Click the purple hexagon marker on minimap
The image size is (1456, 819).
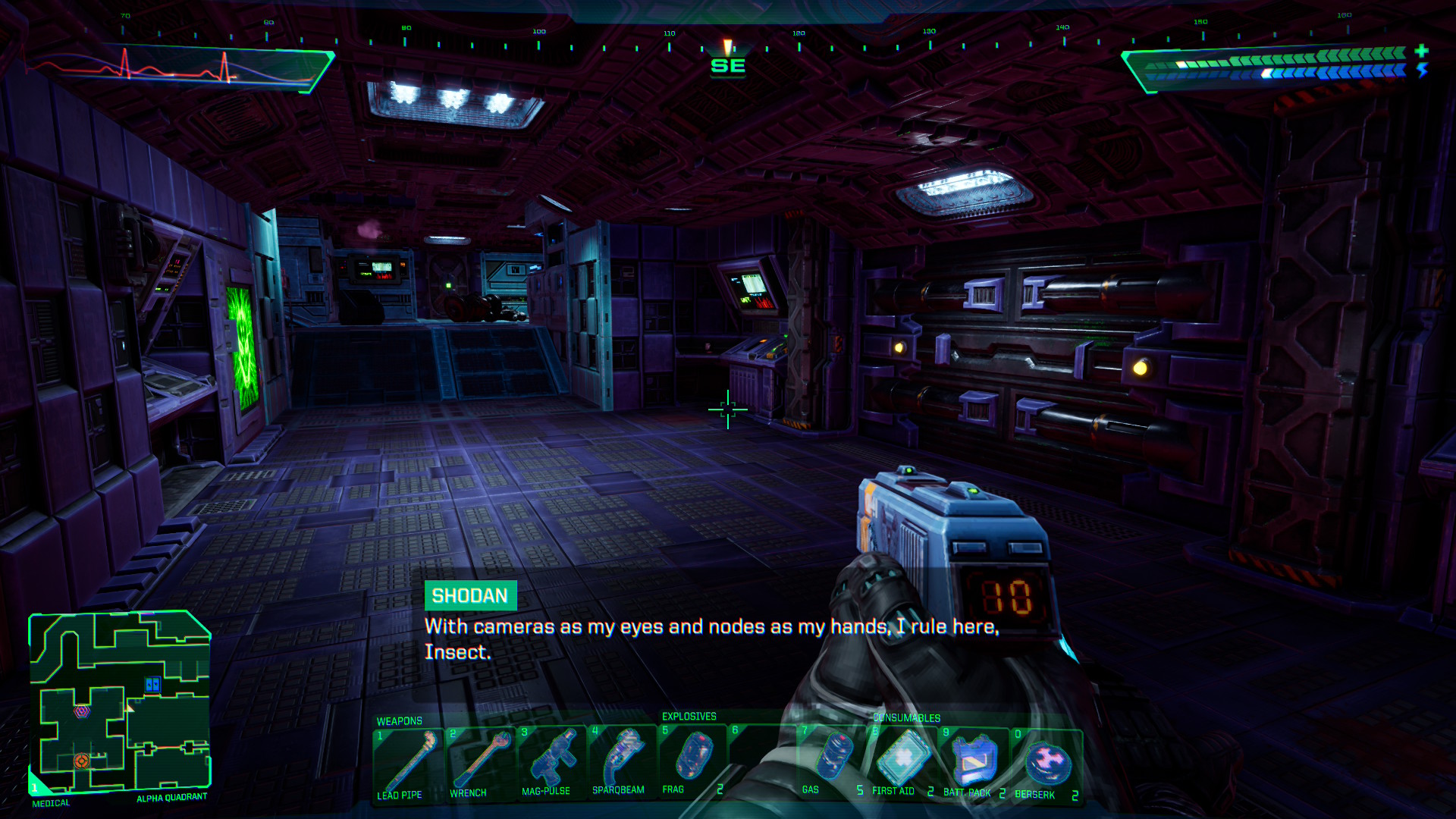point(82,711)
